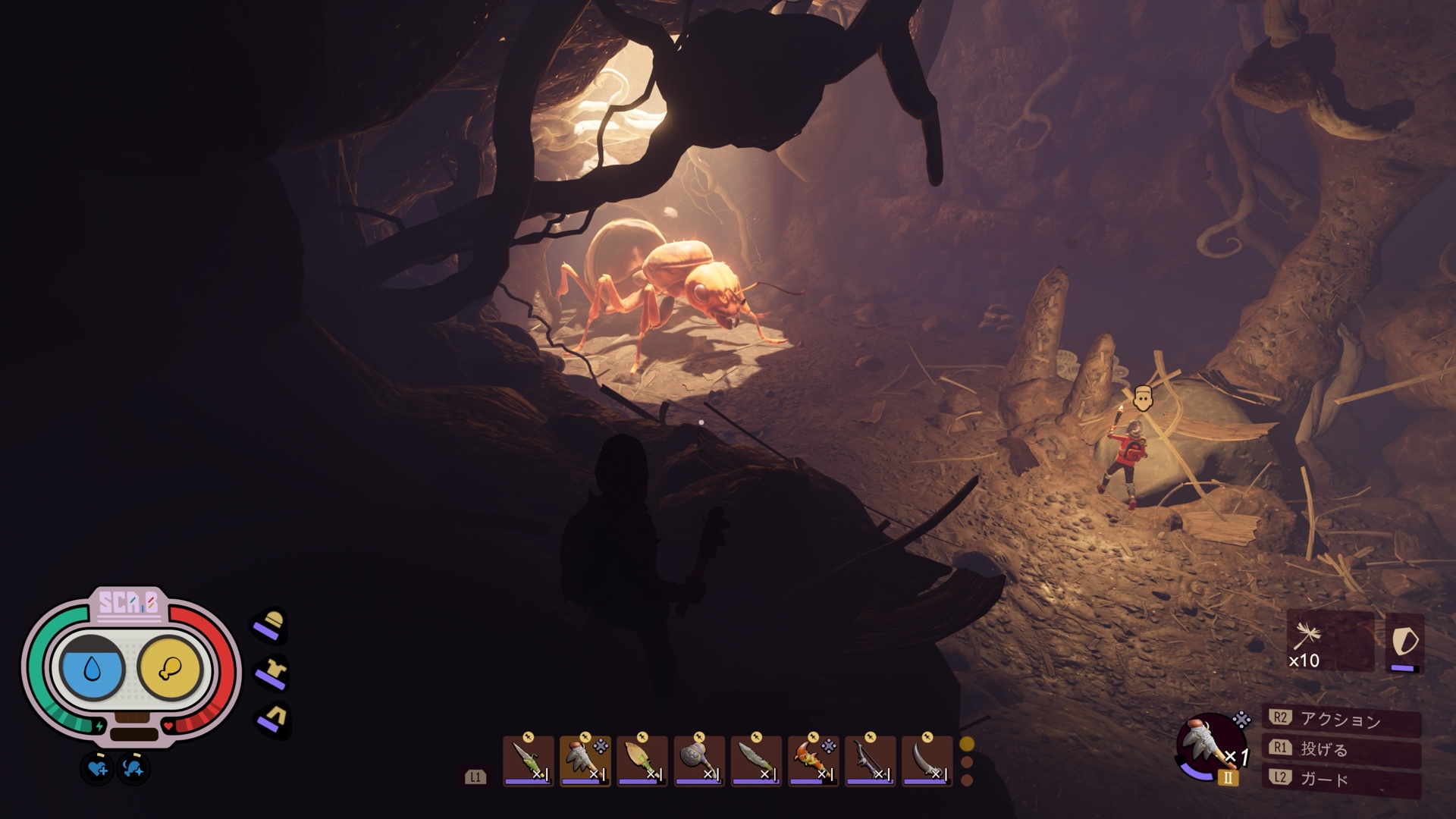Screen dimensions: 1456x819
Task: Switch to the top yellow hotbar page dot
Action: pos(967,745)
